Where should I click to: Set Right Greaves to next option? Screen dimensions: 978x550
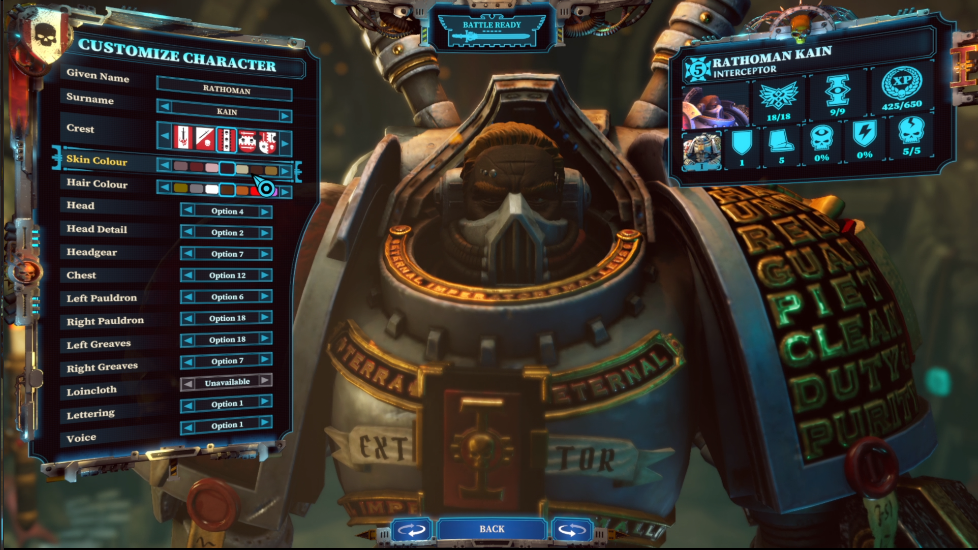(266, 361)
